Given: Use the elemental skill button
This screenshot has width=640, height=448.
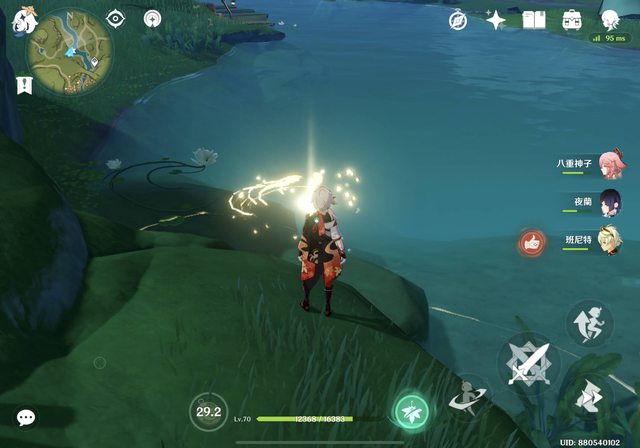Looking at the screenshot, I should (467, 396).
